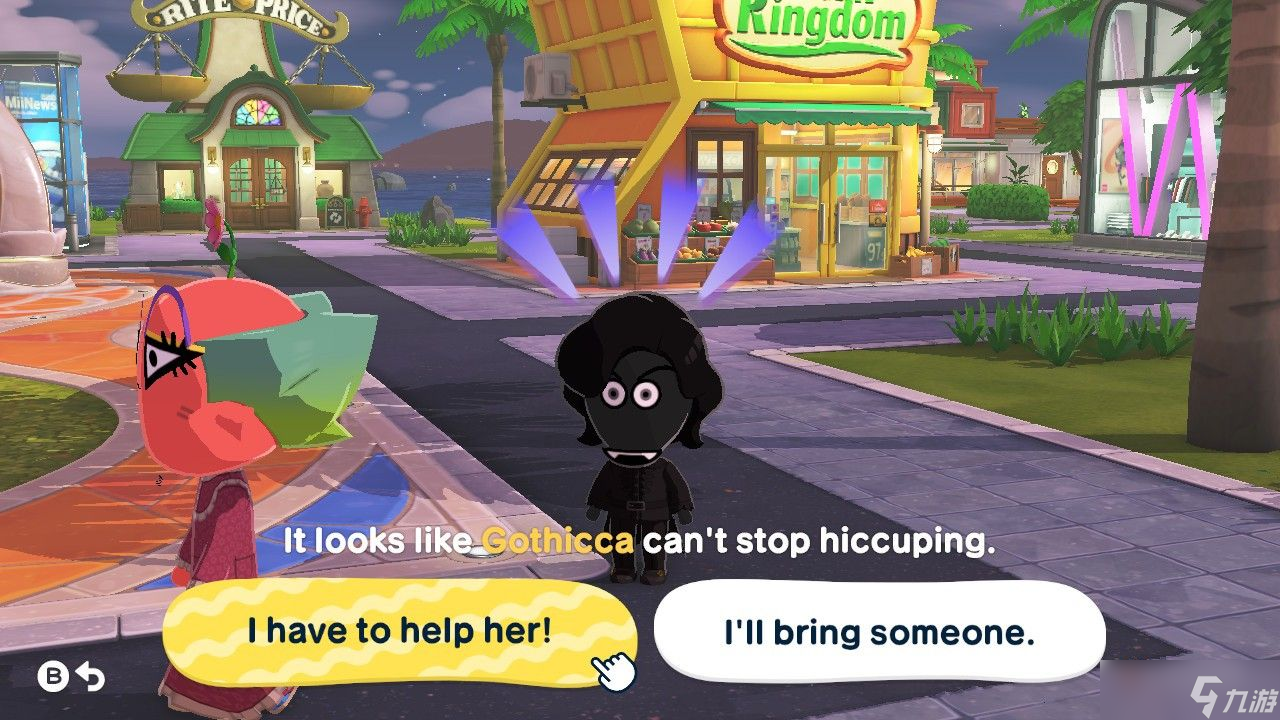Choose "I have to help her!" option
Image resolution: width=1280 pixels, height=720 pixels.
399,632
